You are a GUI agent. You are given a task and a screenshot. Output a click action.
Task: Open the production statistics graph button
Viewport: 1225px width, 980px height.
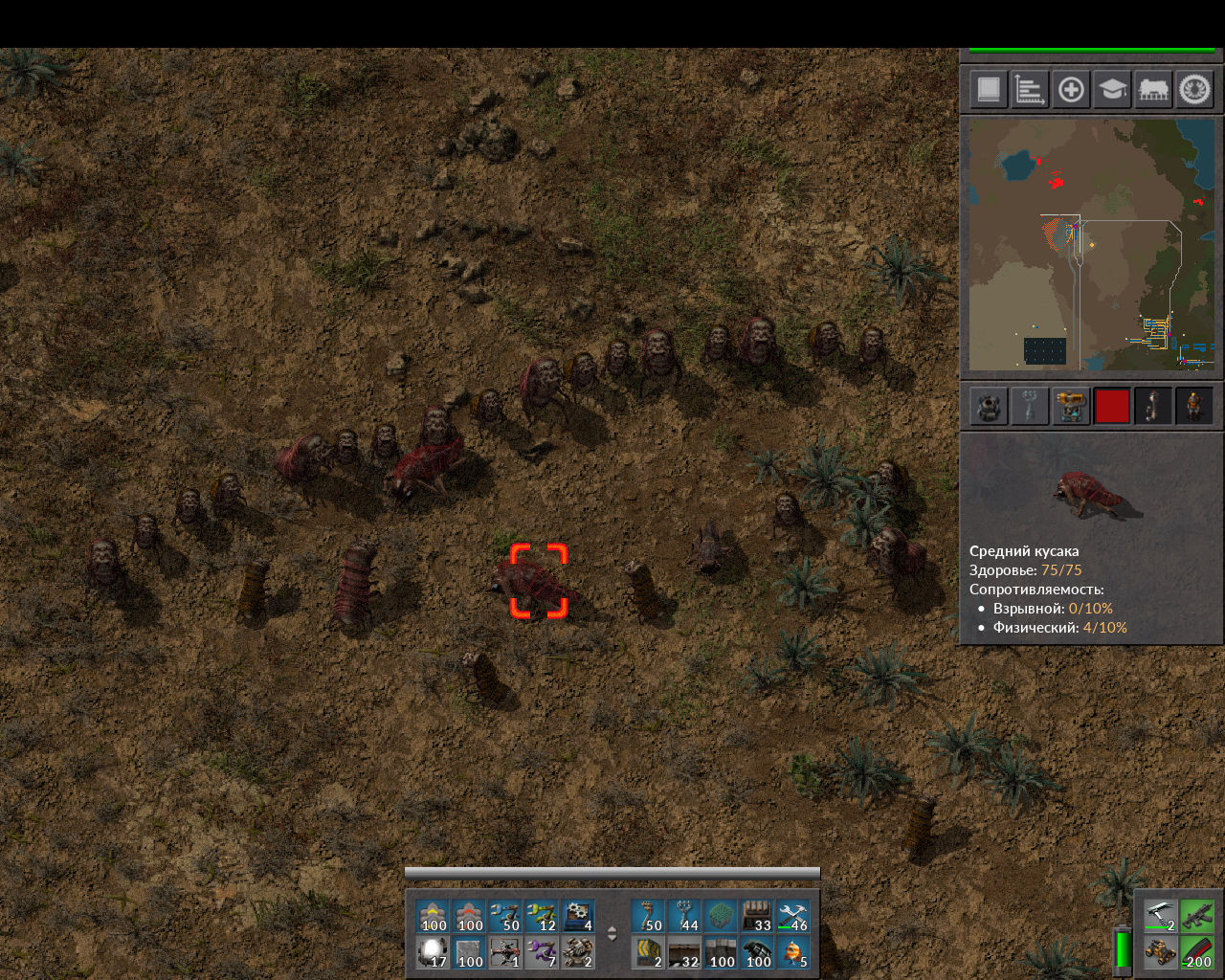coord(1029,90)
